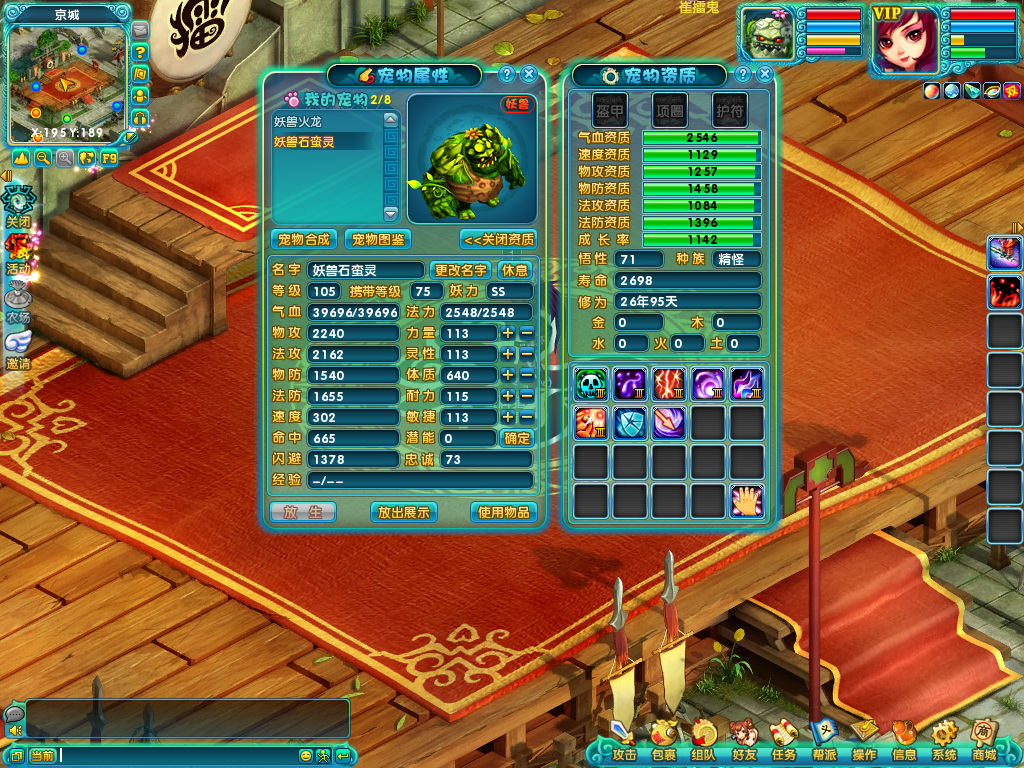The image size is (1024, 768).
Task: Select the green skull pet skill icon
Action: point(591,384)
